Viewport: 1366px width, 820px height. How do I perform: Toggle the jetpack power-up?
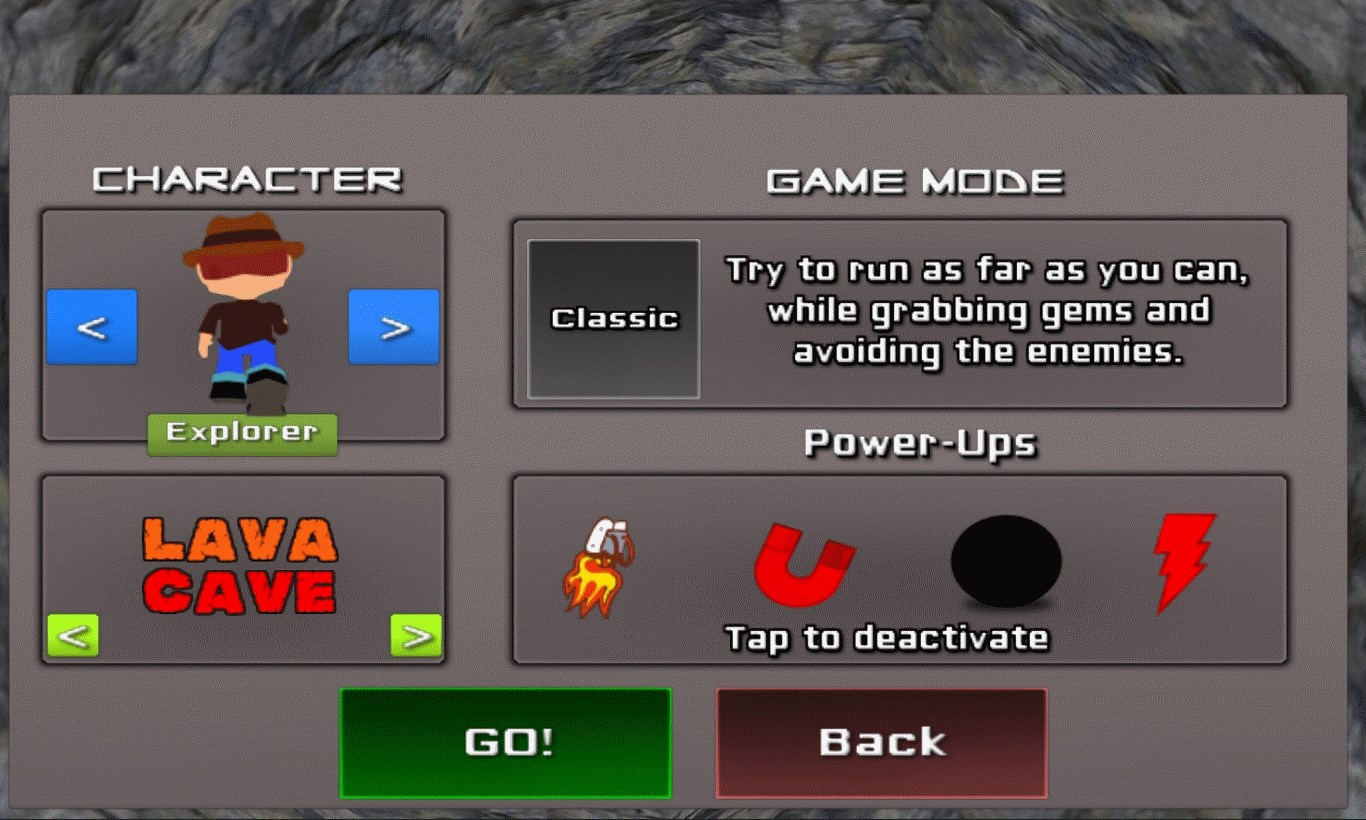click(x=601, y=566)
